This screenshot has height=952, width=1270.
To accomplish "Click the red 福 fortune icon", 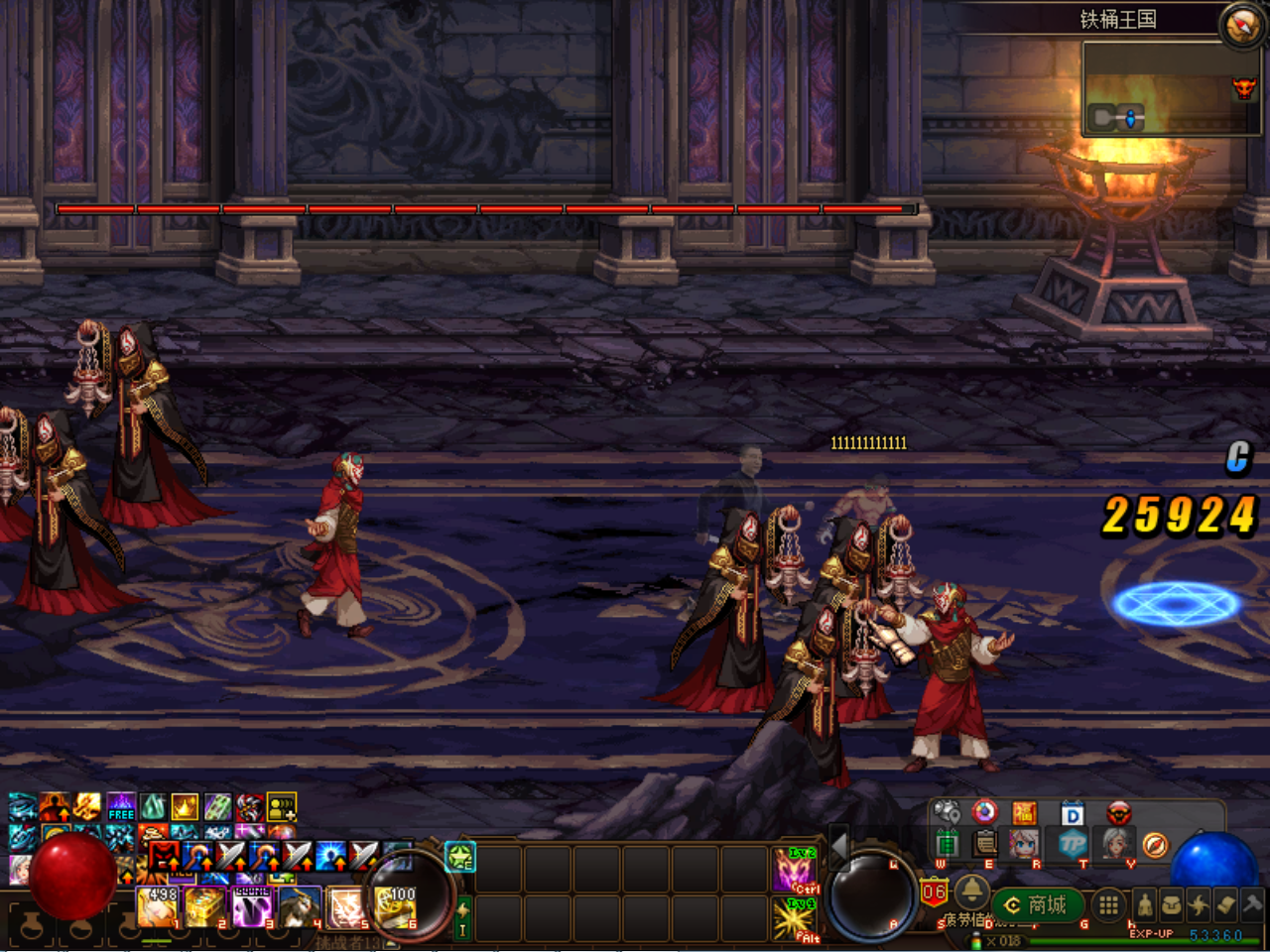I will 1024,814.
